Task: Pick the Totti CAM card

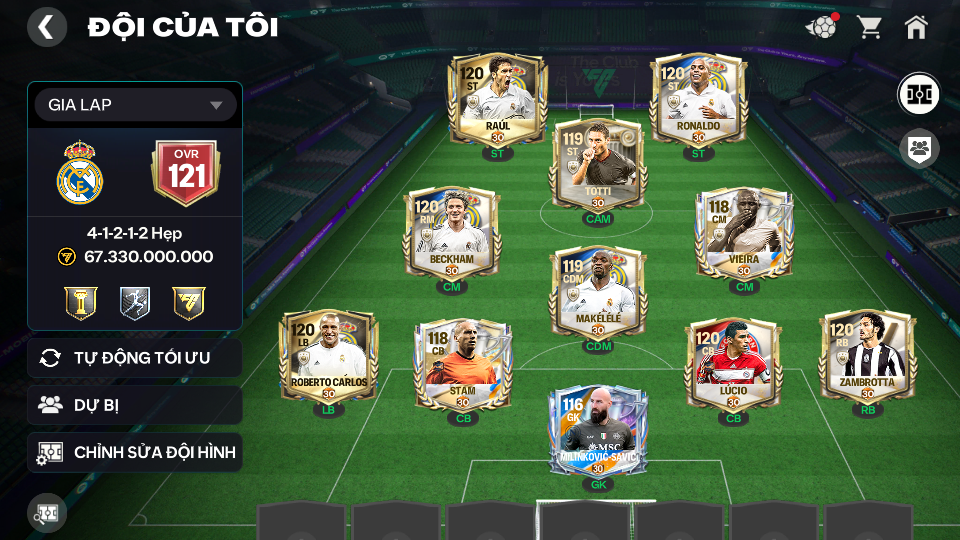Action: (597, 165)
